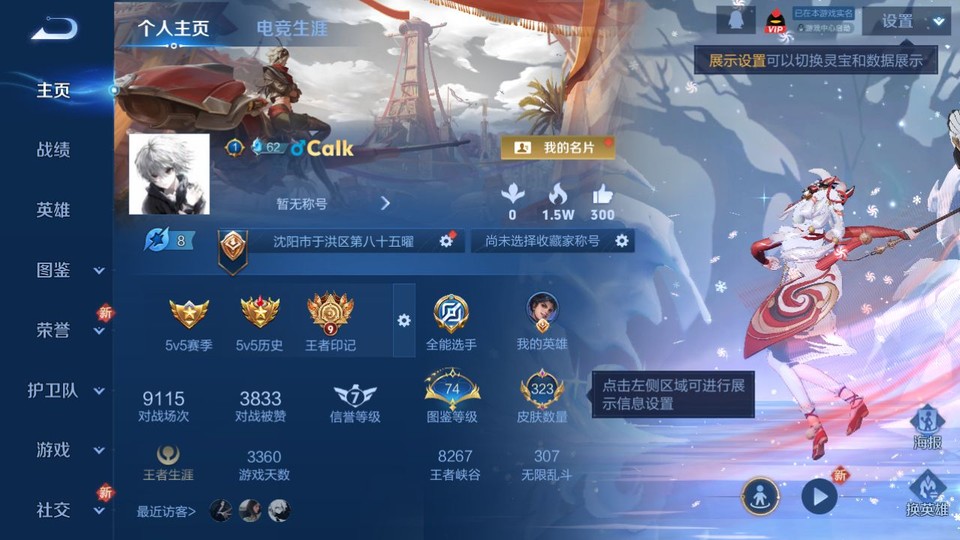Screen dimensions: 960x540
Task: Open 我的名片 card
Action: 557,148
